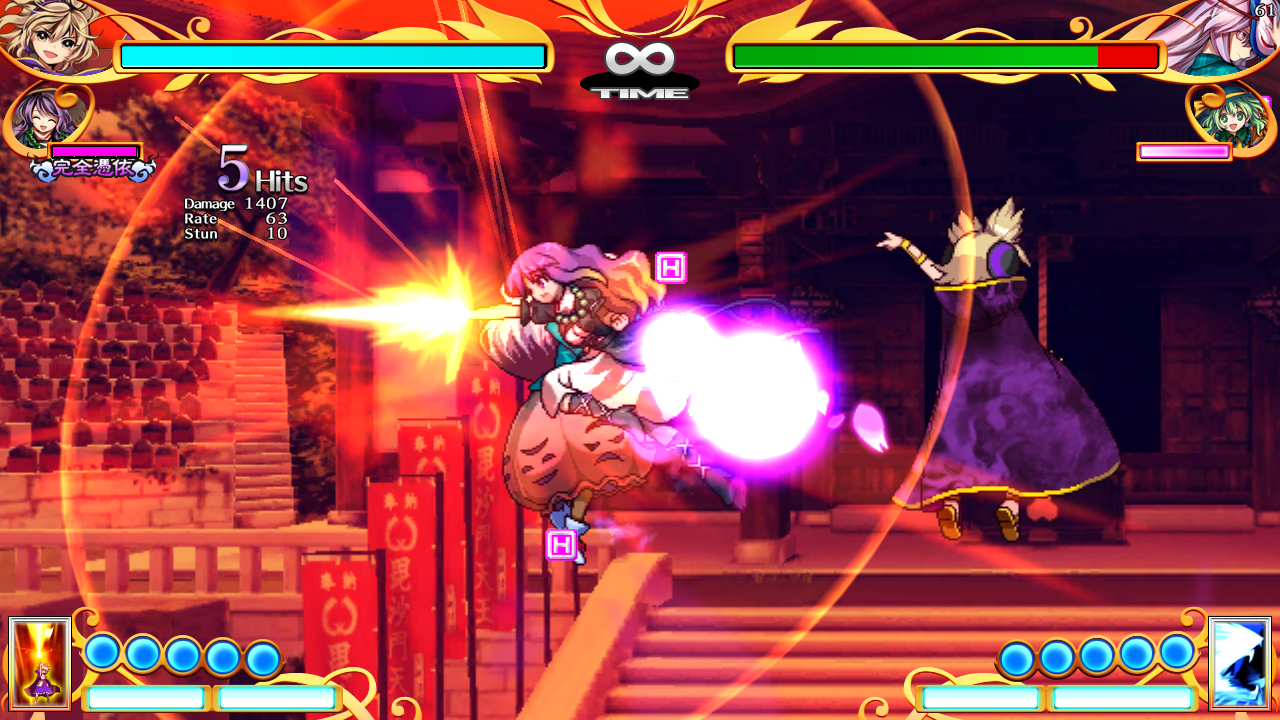
Task: Select the purple-haired partner portrait
Action: [x=45, y=118]
